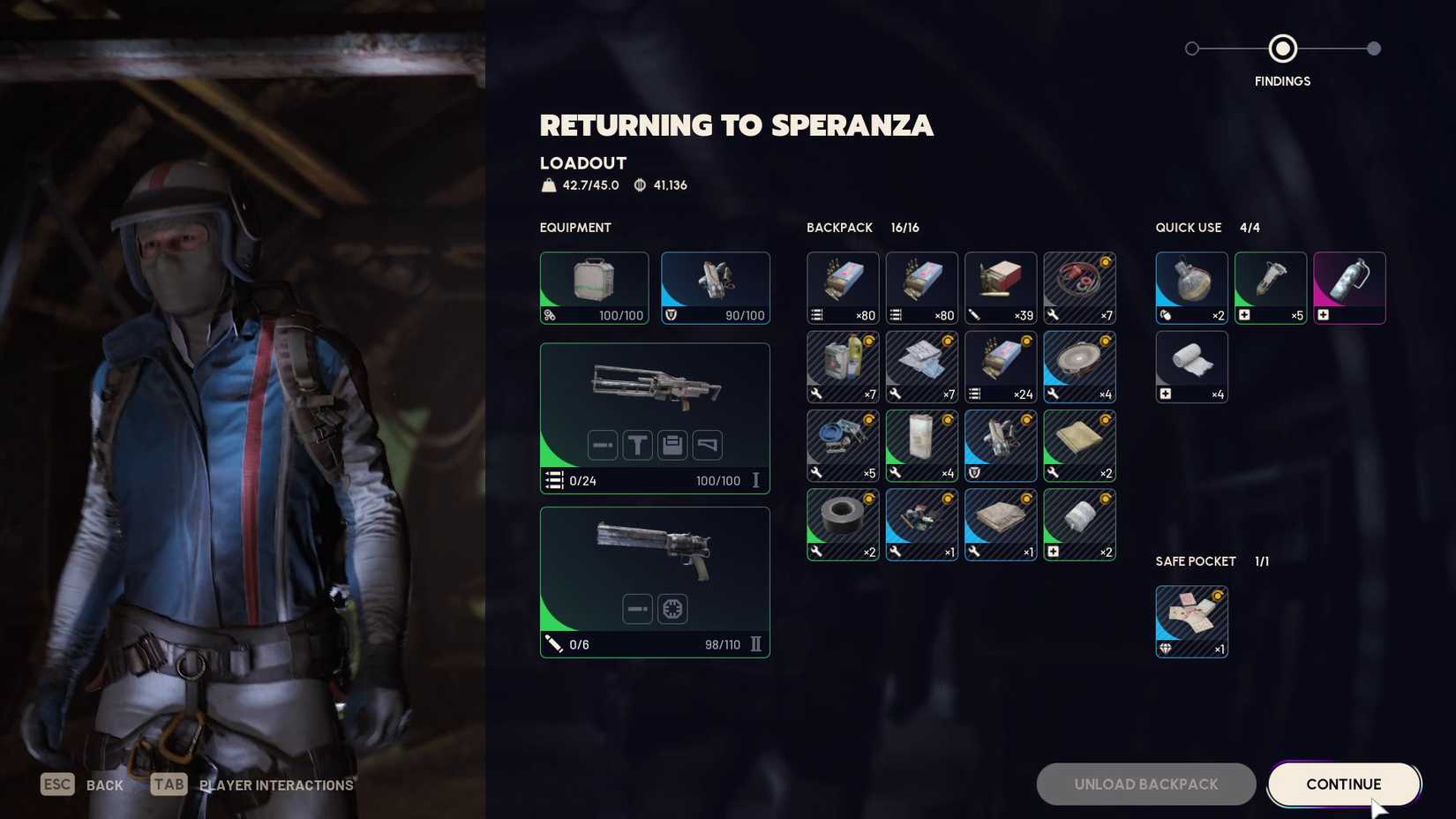
Task: Choose the round glass flask quick-use item
Action: [x=1191, y=288]
